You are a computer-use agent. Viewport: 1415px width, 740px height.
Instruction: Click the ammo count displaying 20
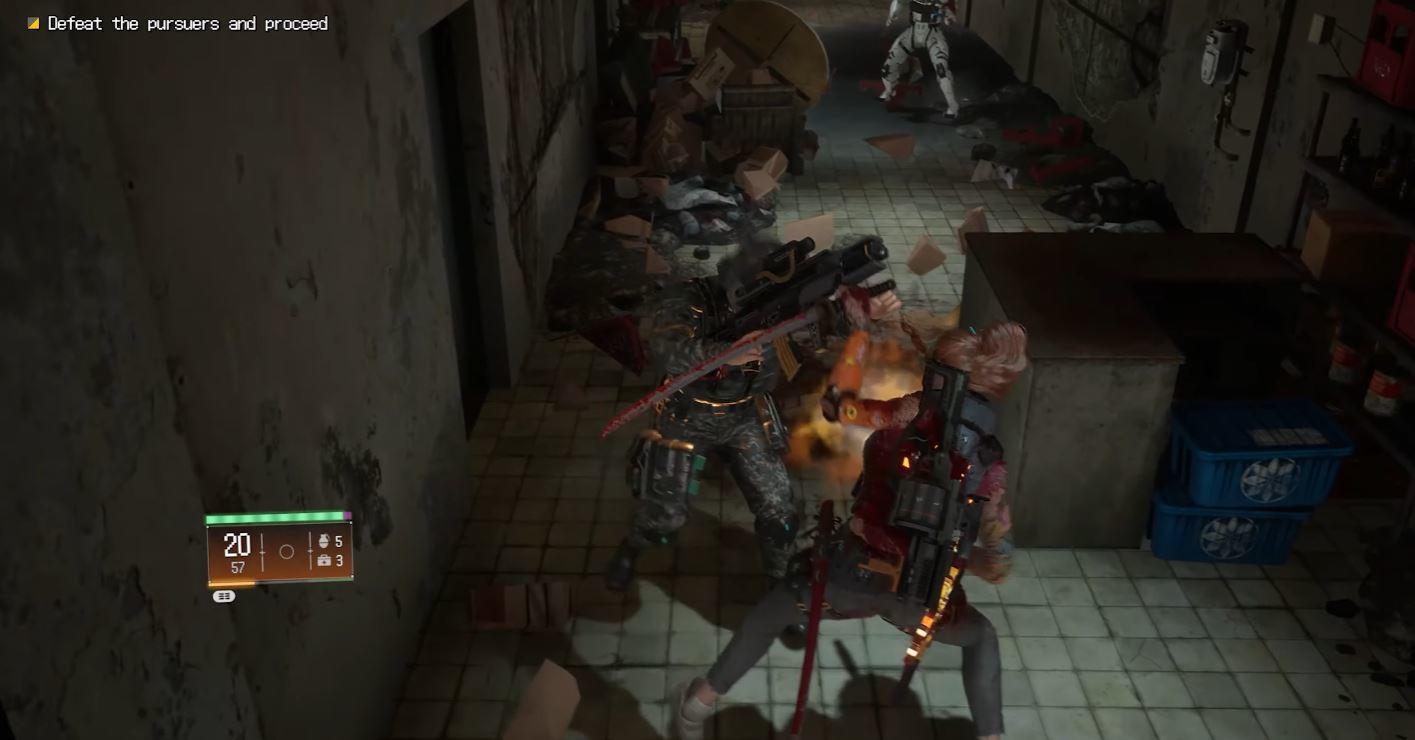pos(236,544)
